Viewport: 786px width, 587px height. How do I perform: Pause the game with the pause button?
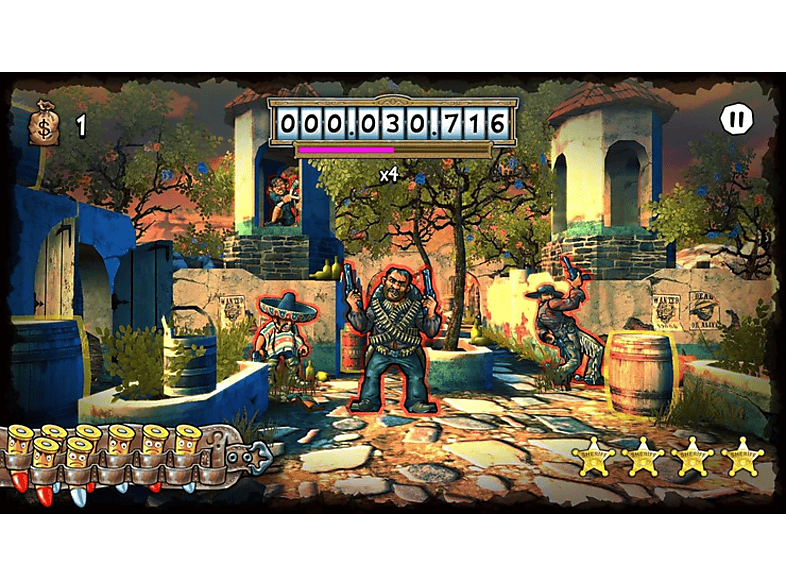point(736,120)
